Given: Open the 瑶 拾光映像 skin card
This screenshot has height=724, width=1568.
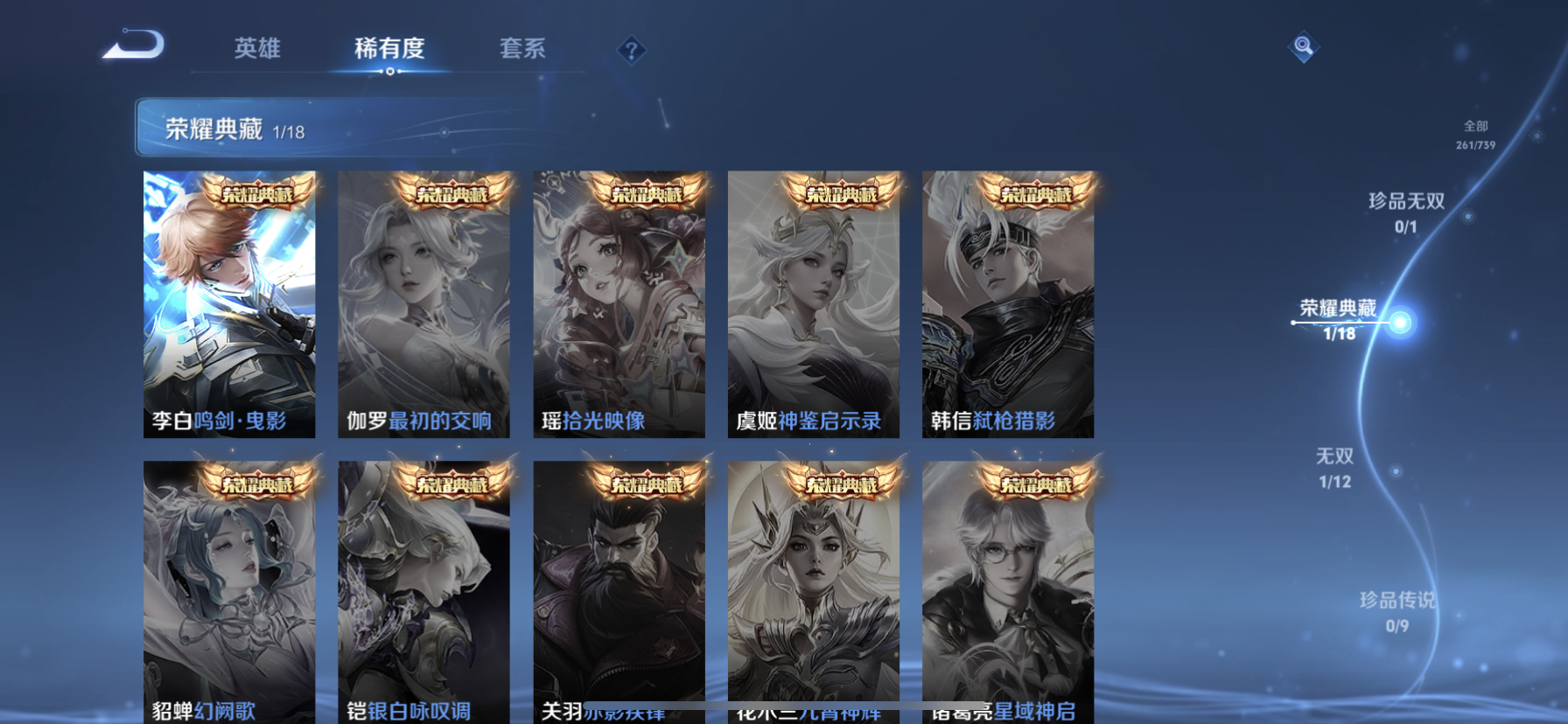Looking at the screenshot, I should click(619, 304).
